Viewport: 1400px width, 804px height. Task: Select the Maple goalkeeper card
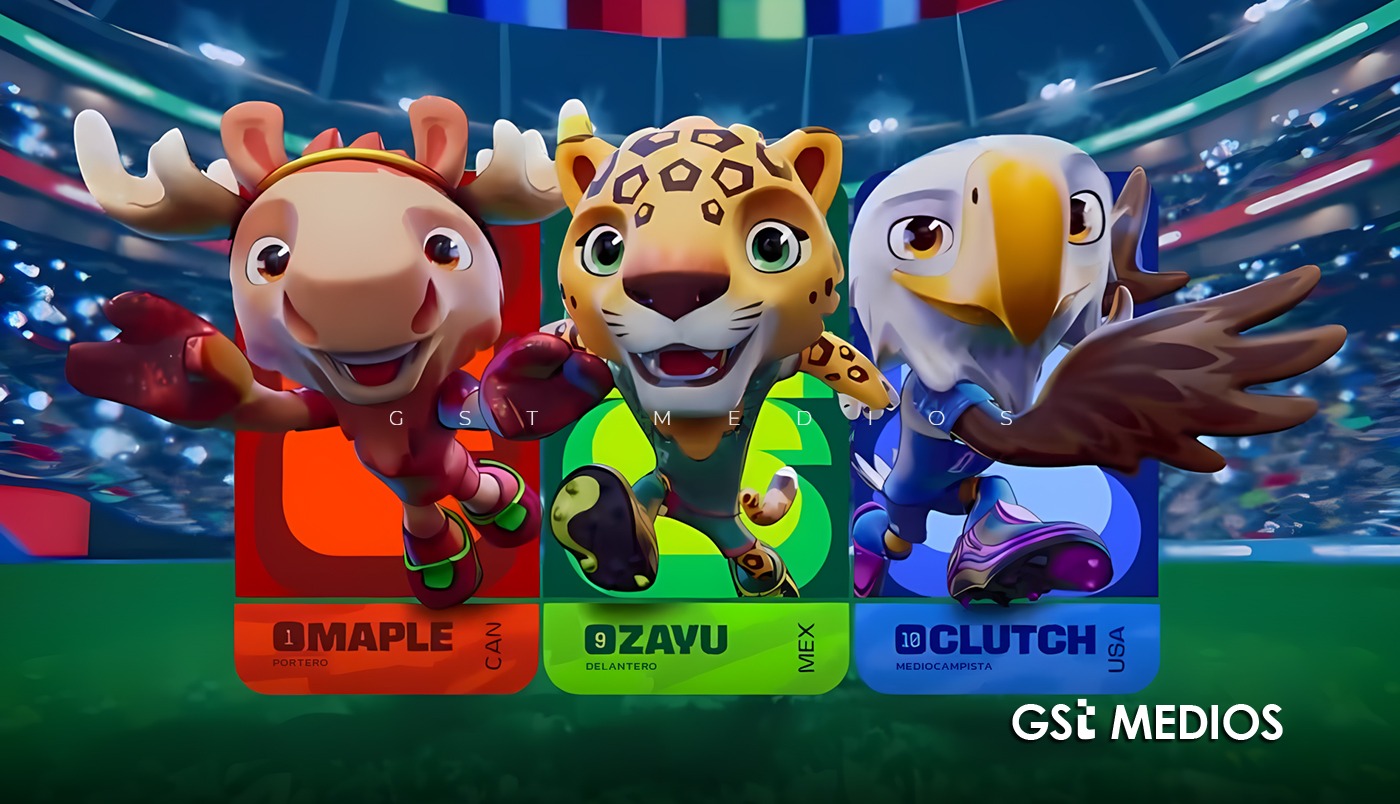386,647
